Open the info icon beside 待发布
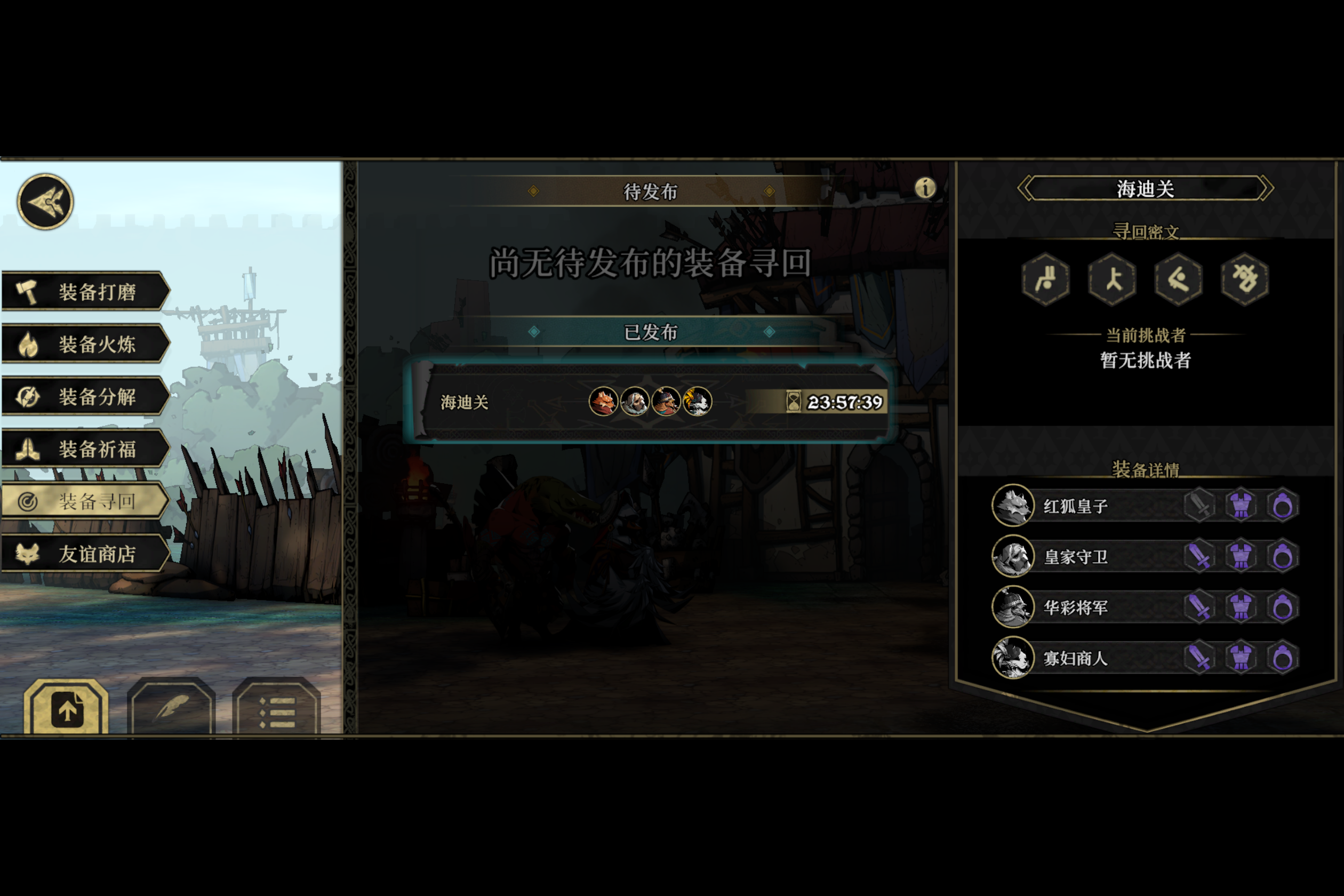The image size is (1344, 896). 925,188
